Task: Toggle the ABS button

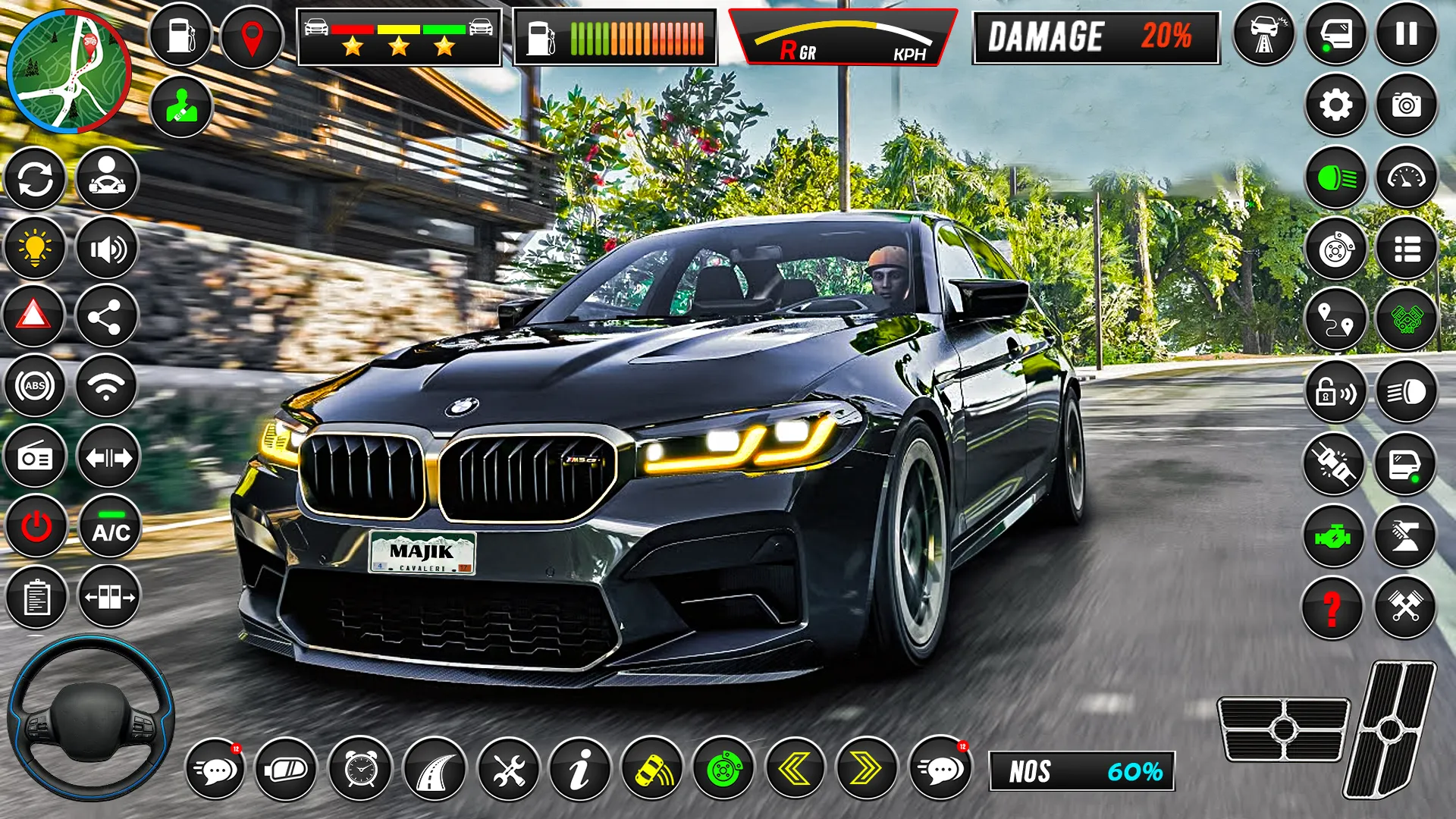Action: click(x=35, y=386)
